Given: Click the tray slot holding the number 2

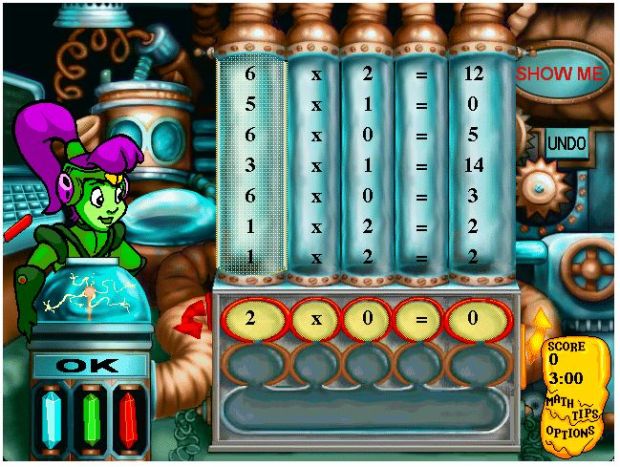Looking at the screenshot, I should click(252, 320).
